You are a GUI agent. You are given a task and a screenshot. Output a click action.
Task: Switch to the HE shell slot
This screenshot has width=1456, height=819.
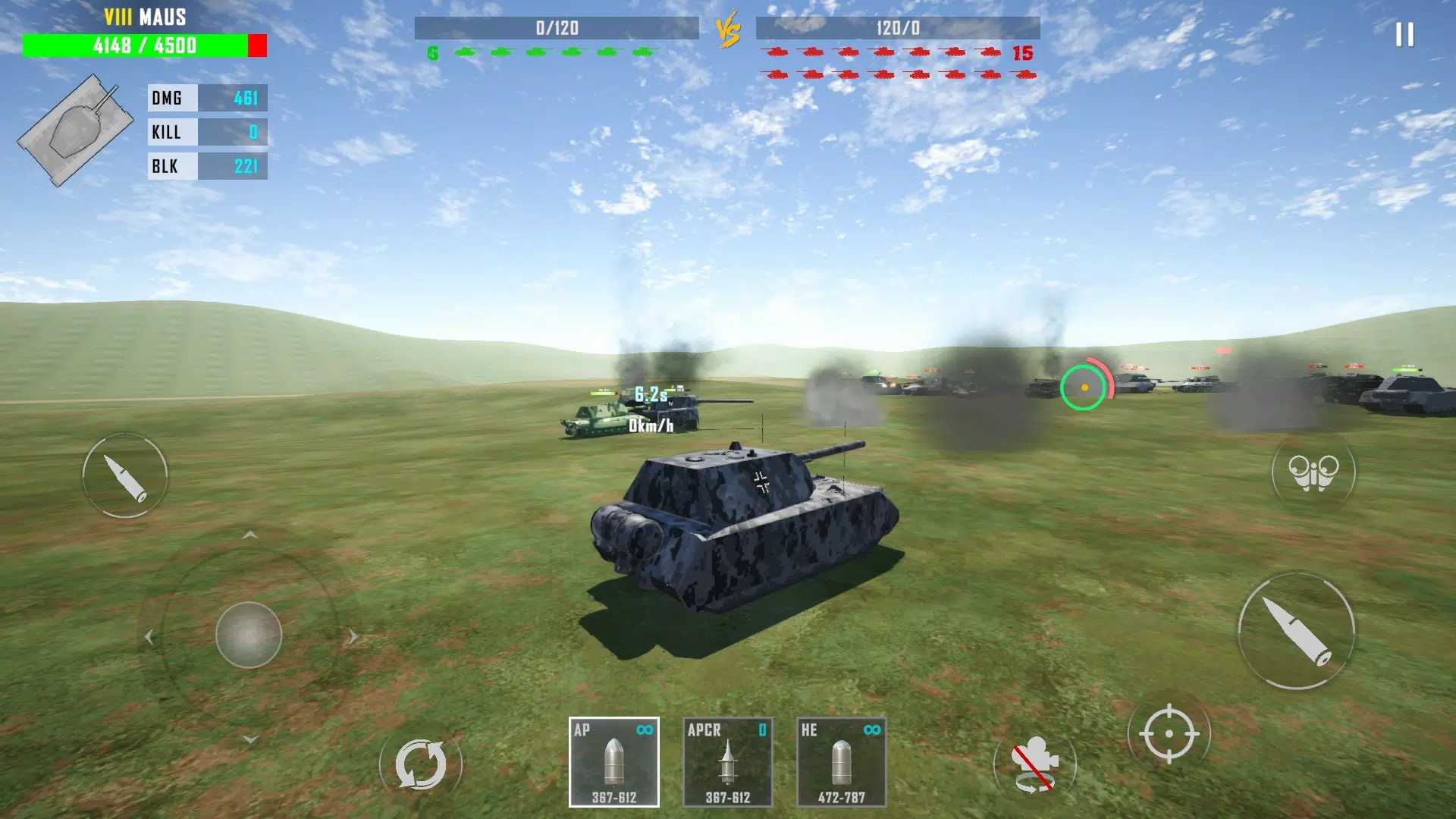841,761
